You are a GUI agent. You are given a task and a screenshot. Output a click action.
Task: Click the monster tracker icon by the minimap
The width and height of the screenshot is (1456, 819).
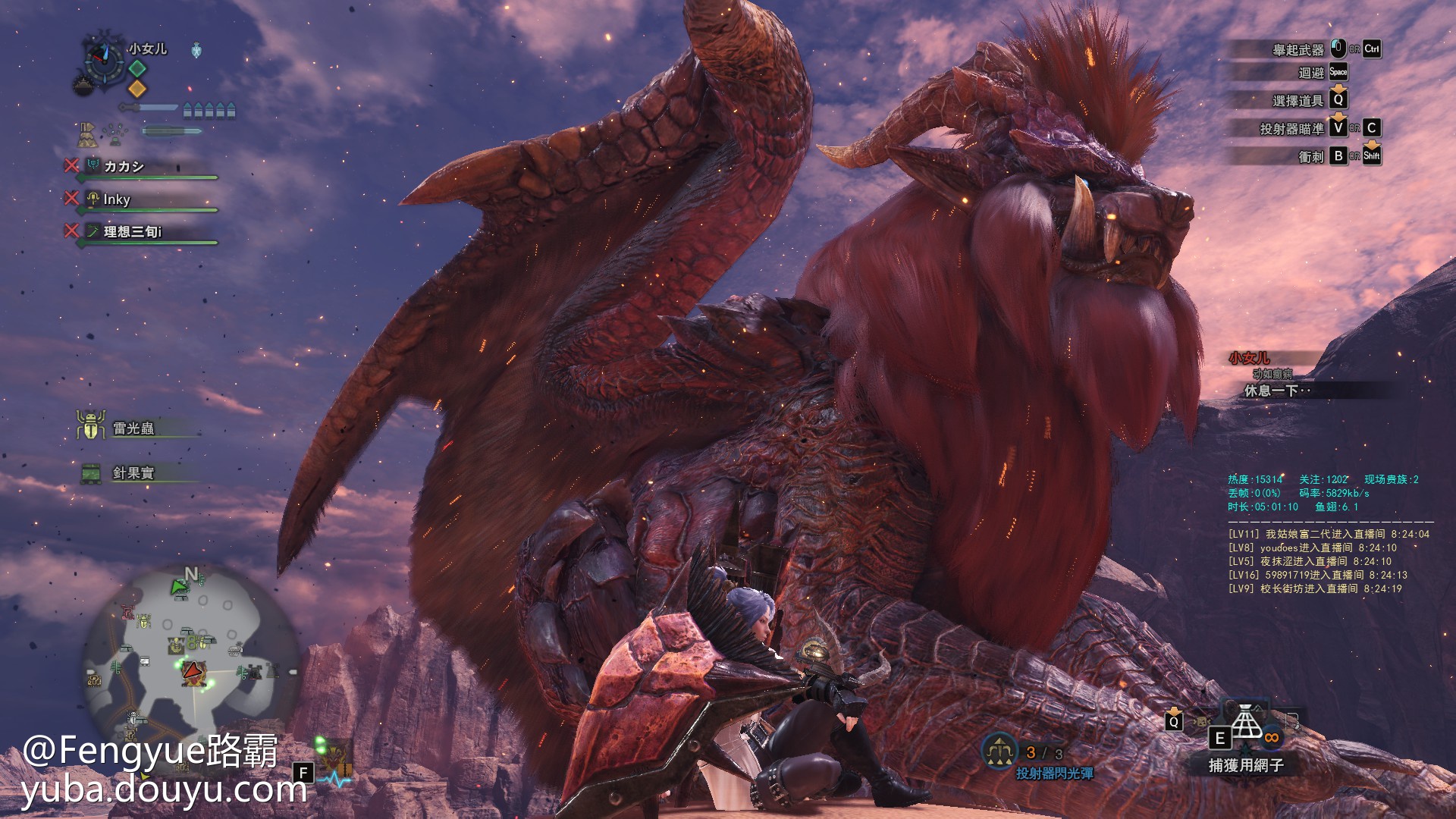pyautogui.click(x=334, y=755)
